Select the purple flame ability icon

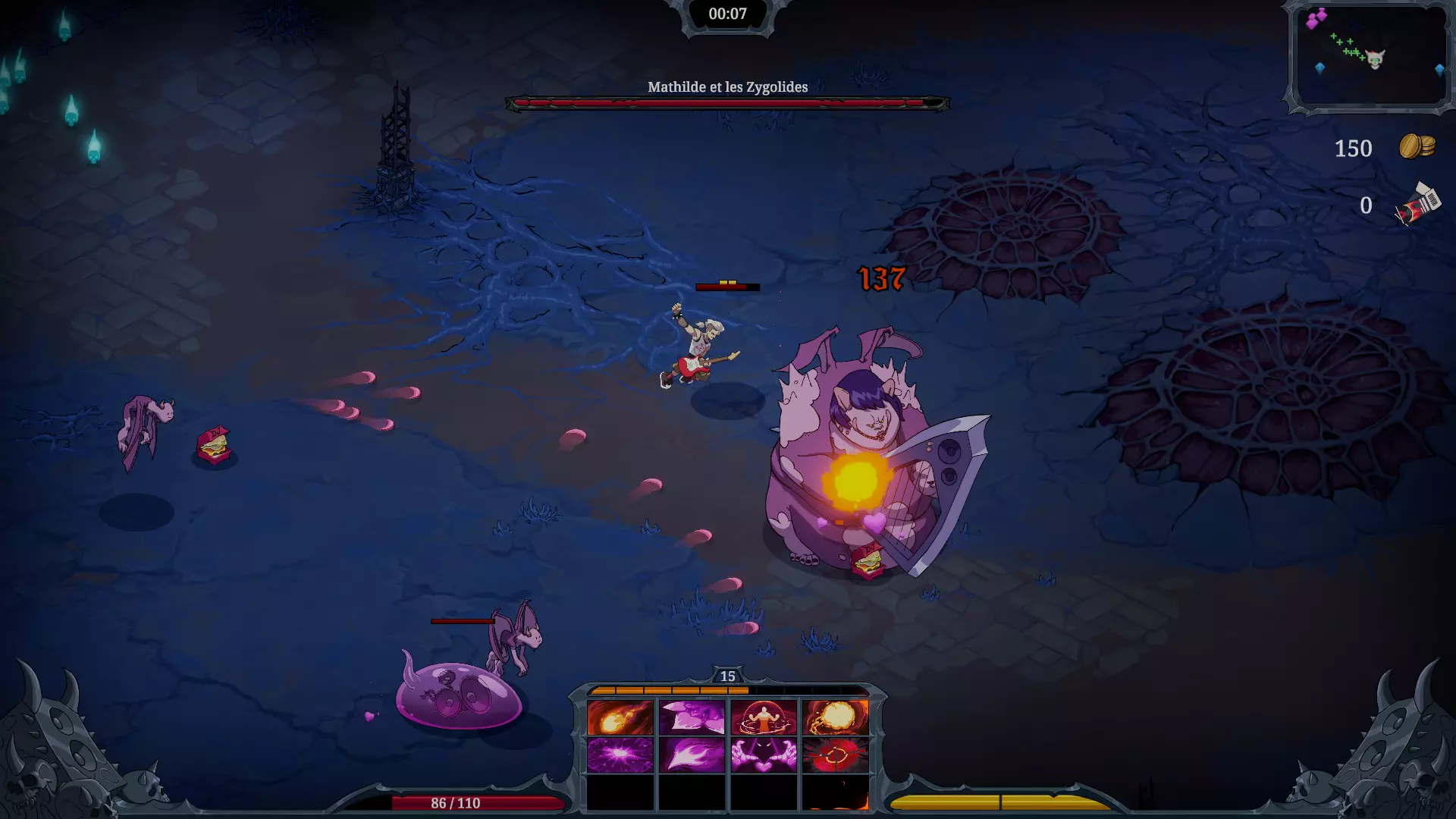click(692, 755)
